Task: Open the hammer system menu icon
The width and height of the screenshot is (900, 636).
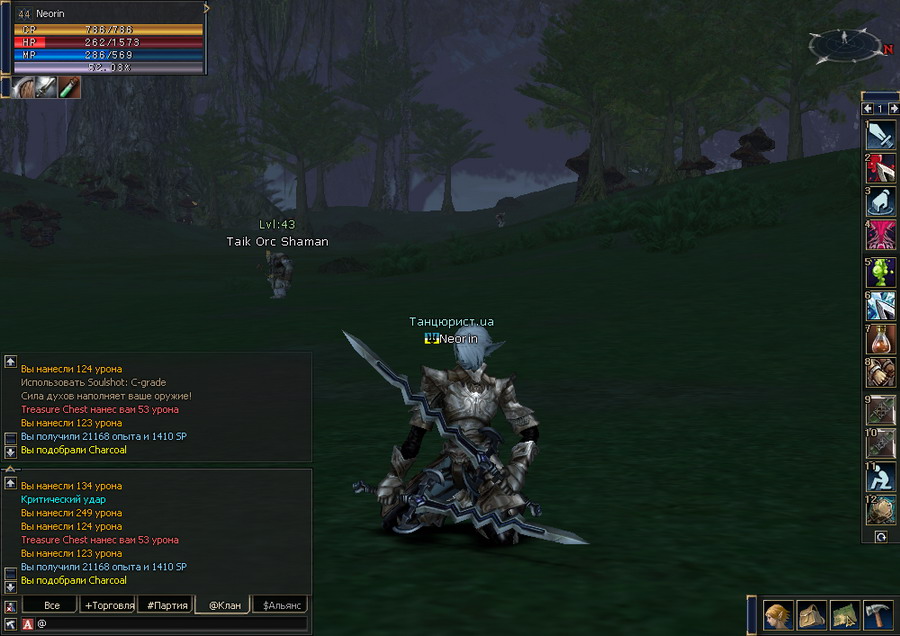Action: click(x=877, y=612)
